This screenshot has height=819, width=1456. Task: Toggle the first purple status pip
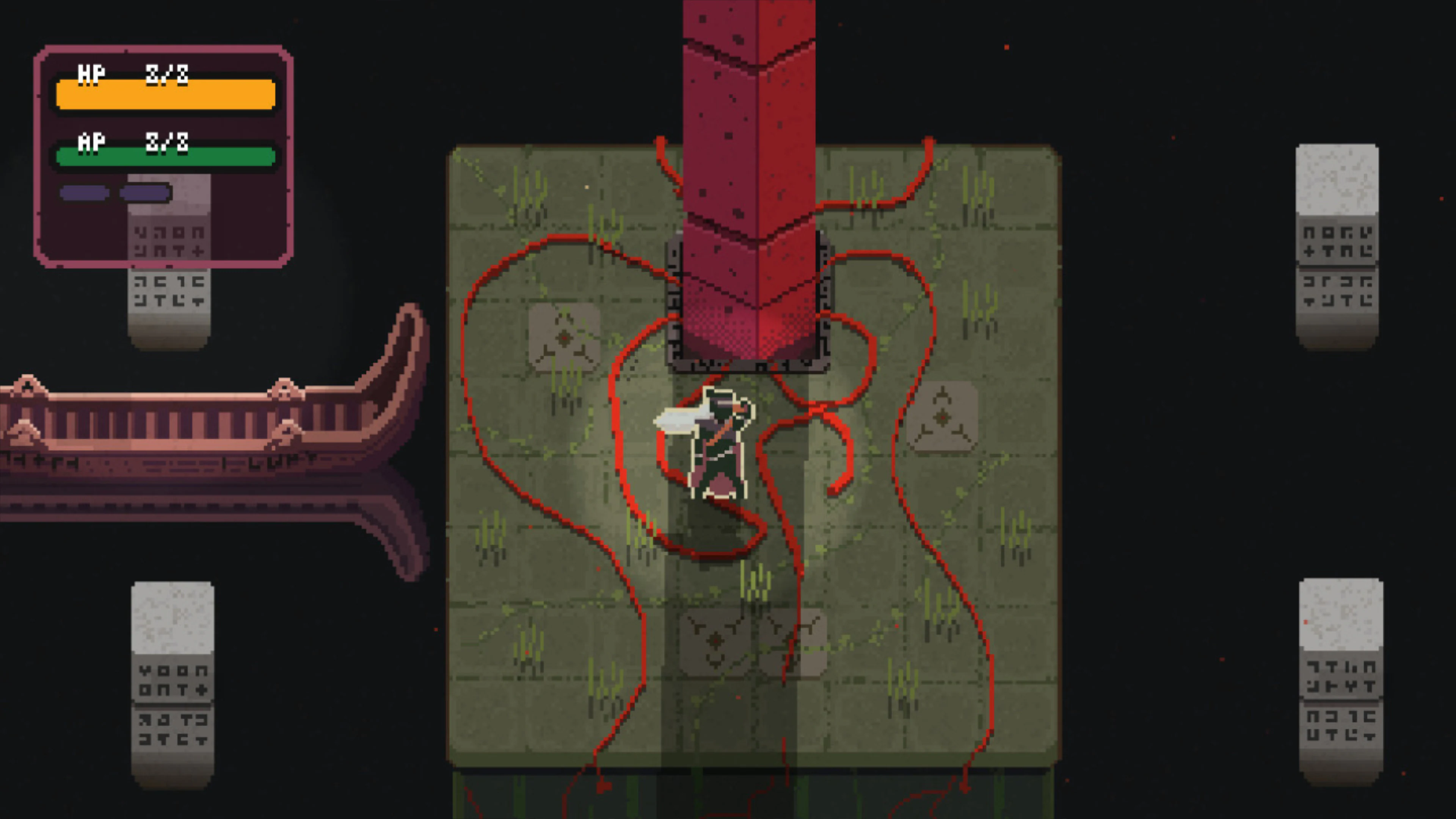(x=84, y=193)
